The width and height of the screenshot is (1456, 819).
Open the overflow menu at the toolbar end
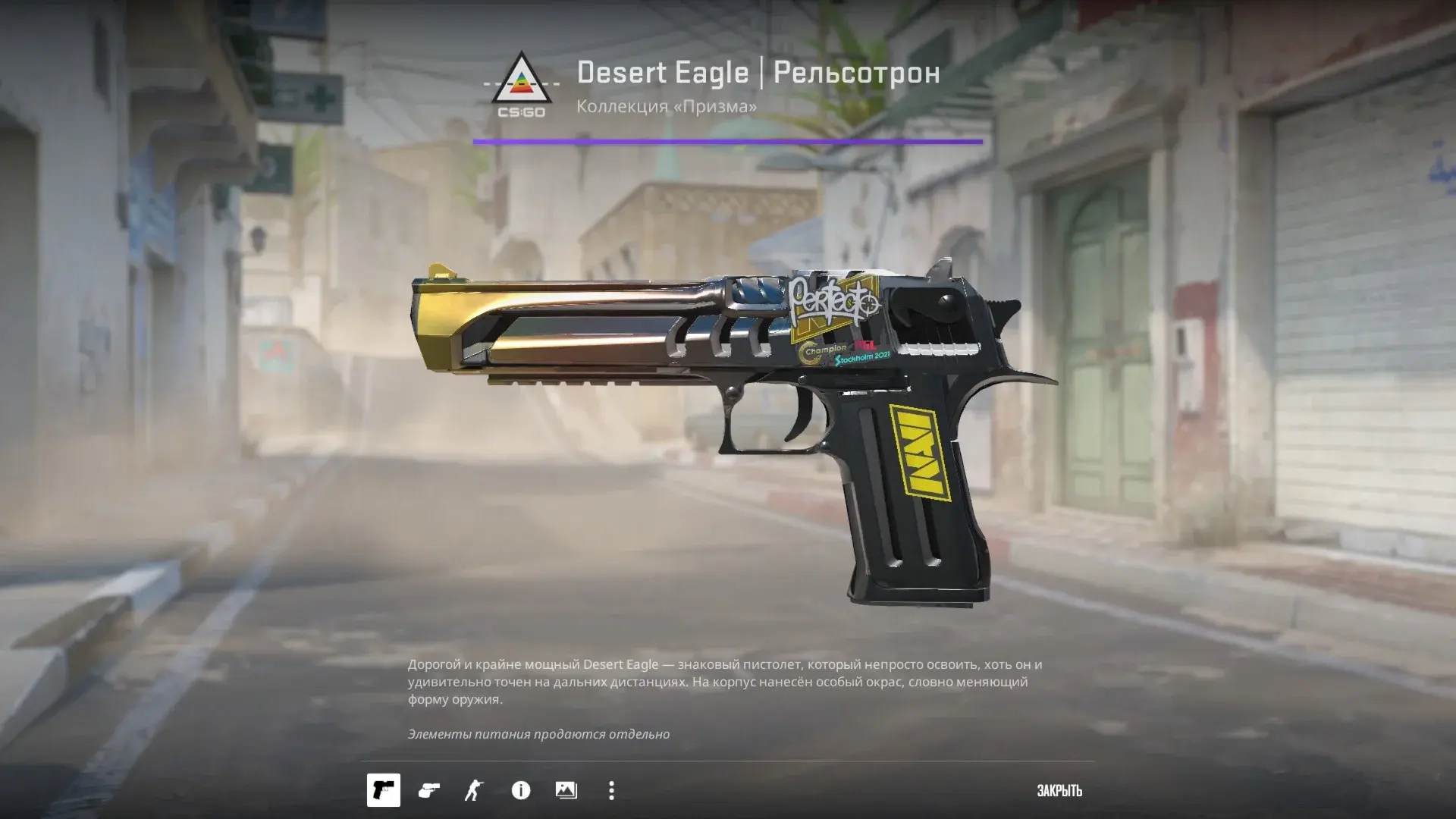611,791
